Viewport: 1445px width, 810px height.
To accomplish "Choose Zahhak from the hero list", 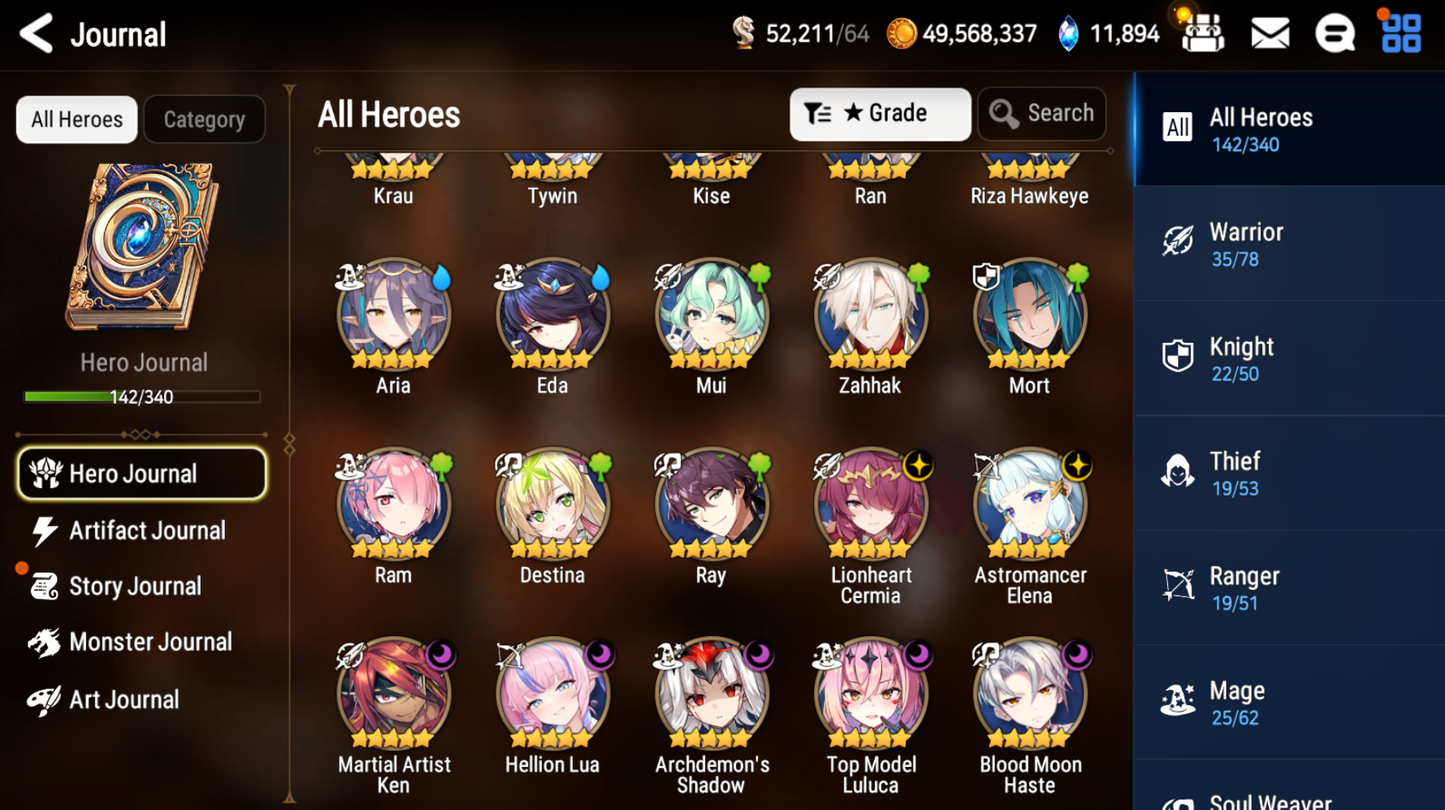I will click(870, 316).
